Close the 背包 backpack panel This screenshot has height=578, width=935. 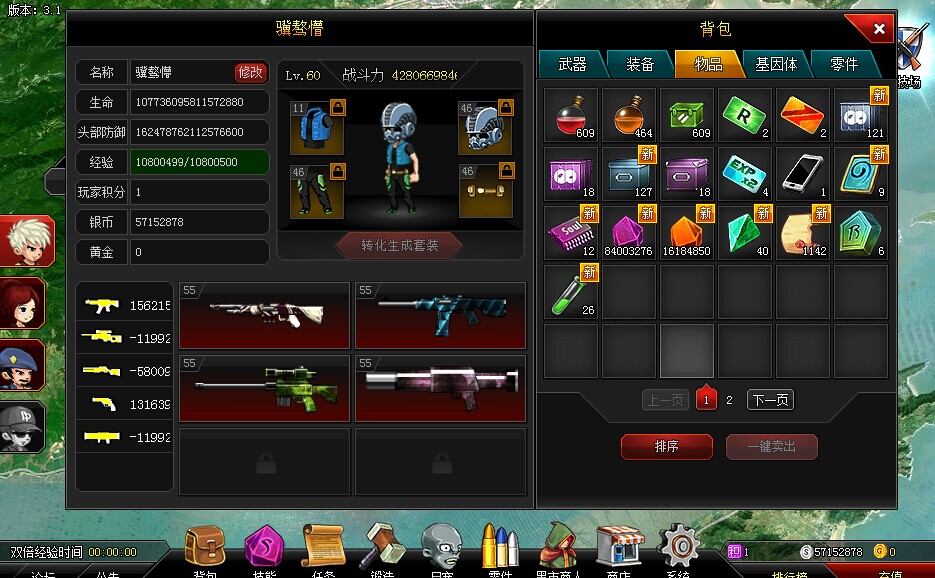pyautogui.click(x=878, y=29)
